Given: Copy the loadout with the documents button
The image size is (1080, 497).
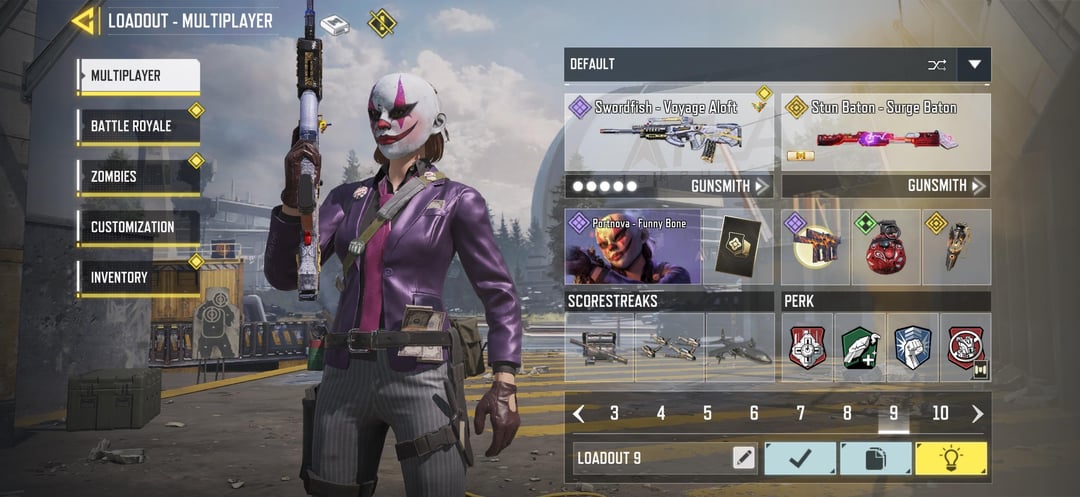Looking at the screenshot, I should click(875, 458).
